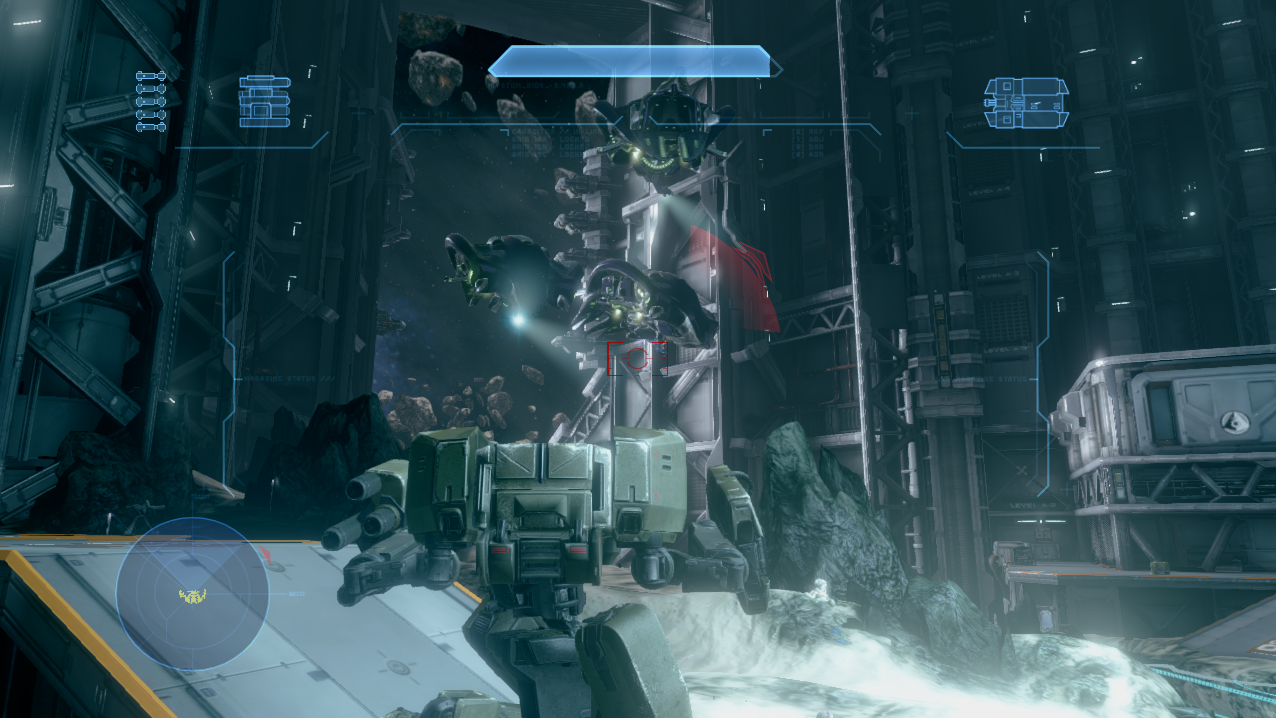This screenshot has width=1276, height=718.
Task: Select the Mantis machine gun weapon icon
Action: [1026, 103]
